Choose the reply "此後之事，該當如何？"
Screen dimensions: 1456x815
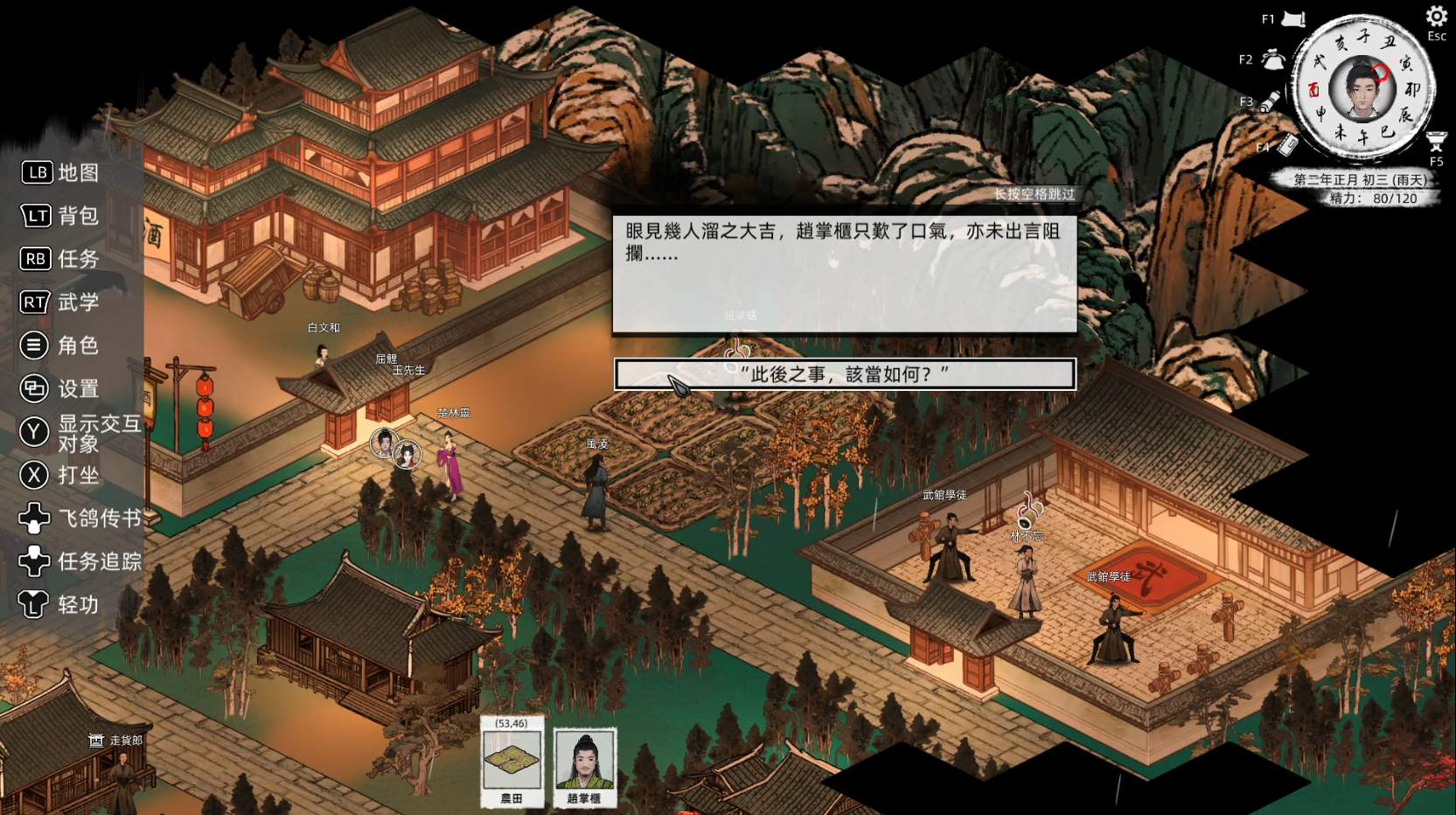coord(845,374)
